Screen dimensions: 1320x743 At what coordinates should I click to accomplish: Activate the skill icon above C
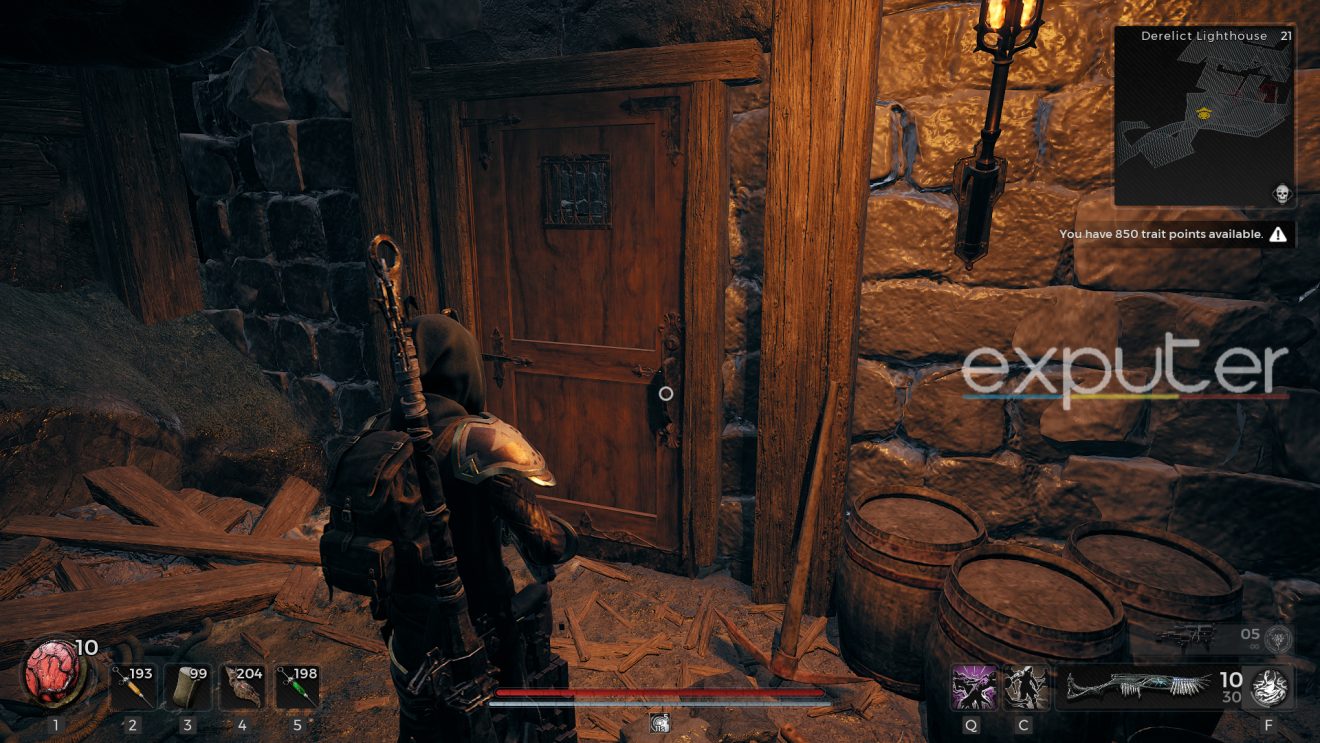pyautogui.click(x=1026, y=687)
